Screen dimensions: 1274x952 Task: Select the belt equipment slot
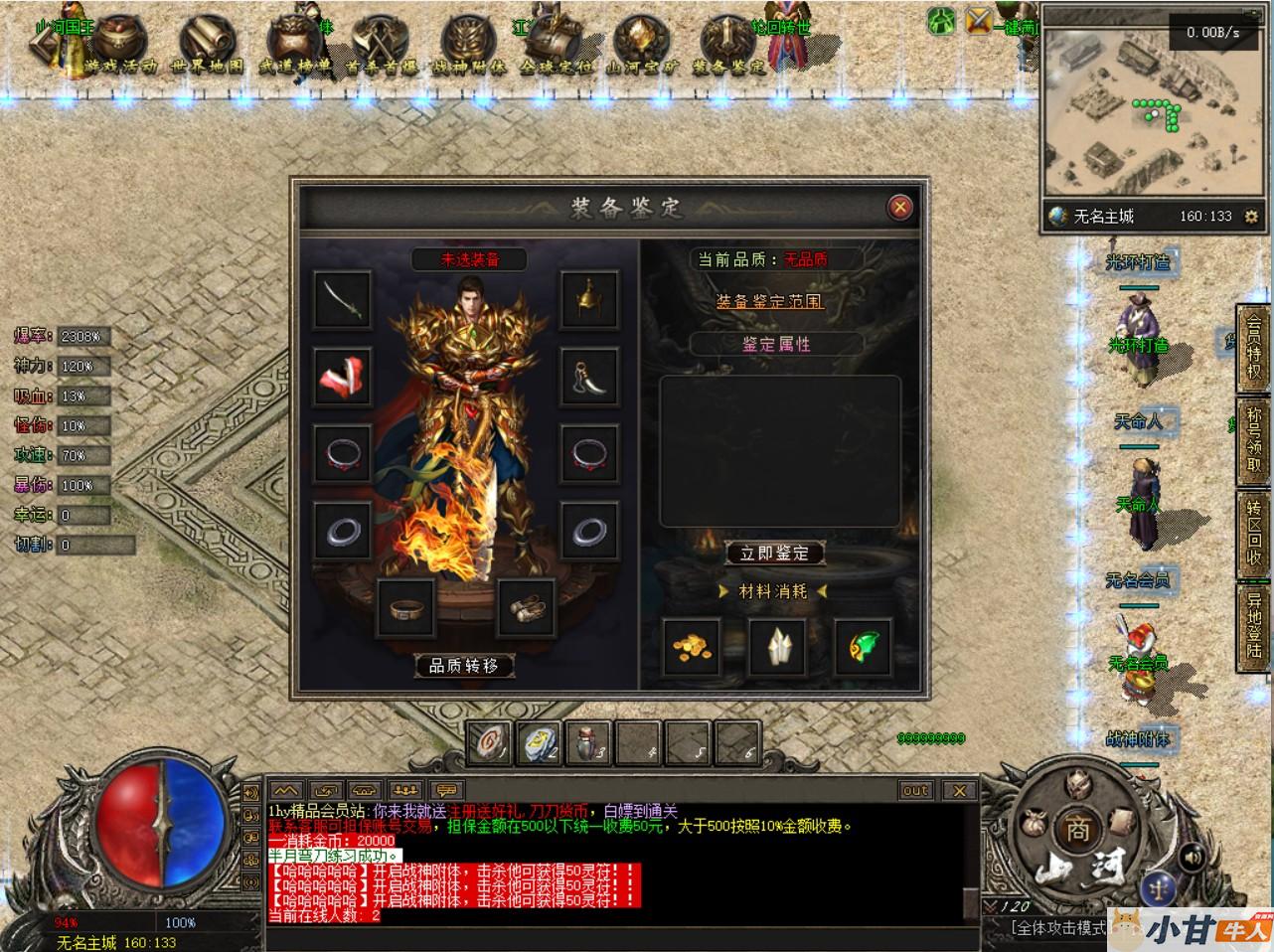(405, 606)
